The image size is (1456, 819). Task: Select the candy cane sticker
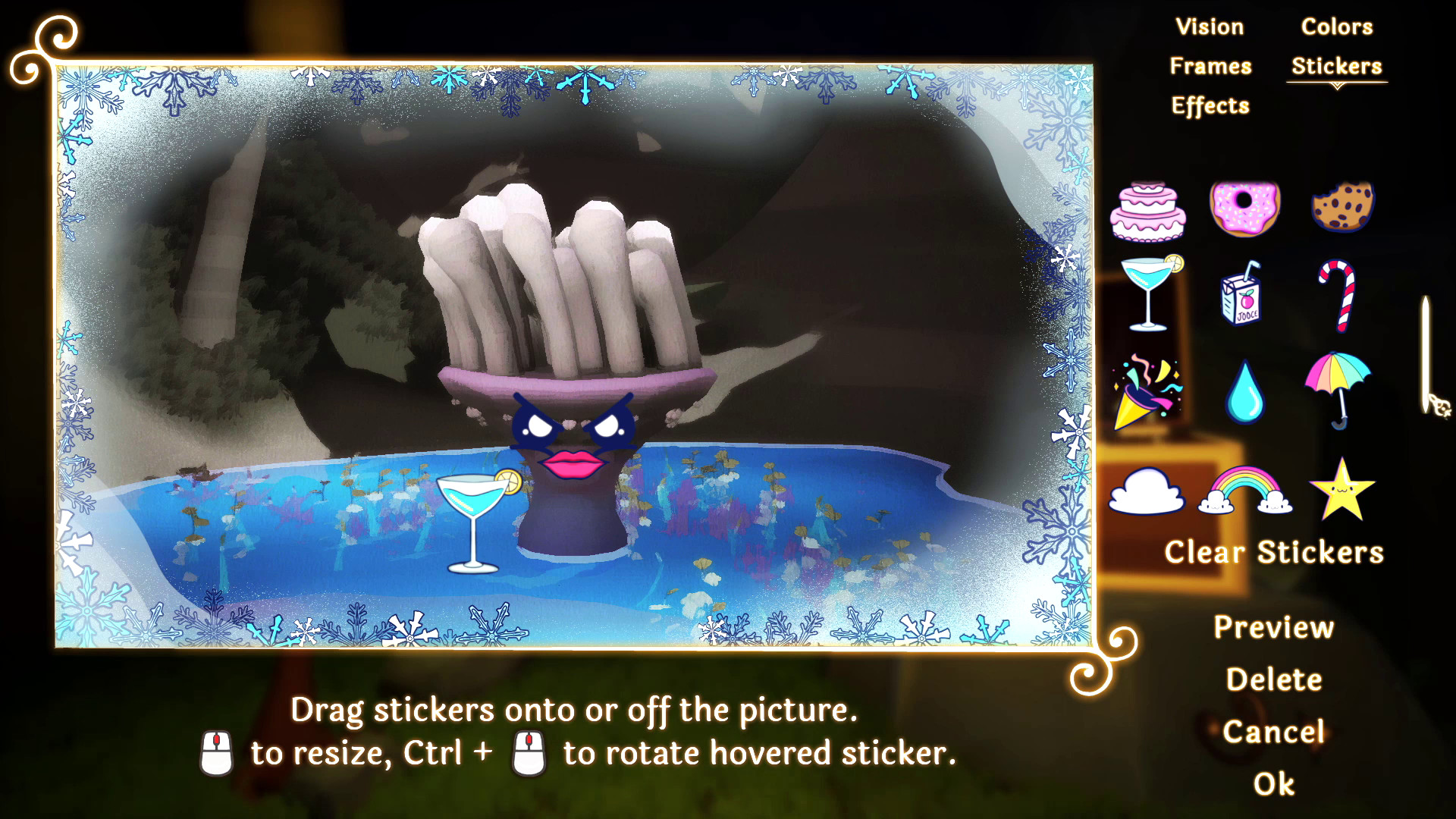click(1338, 294)
